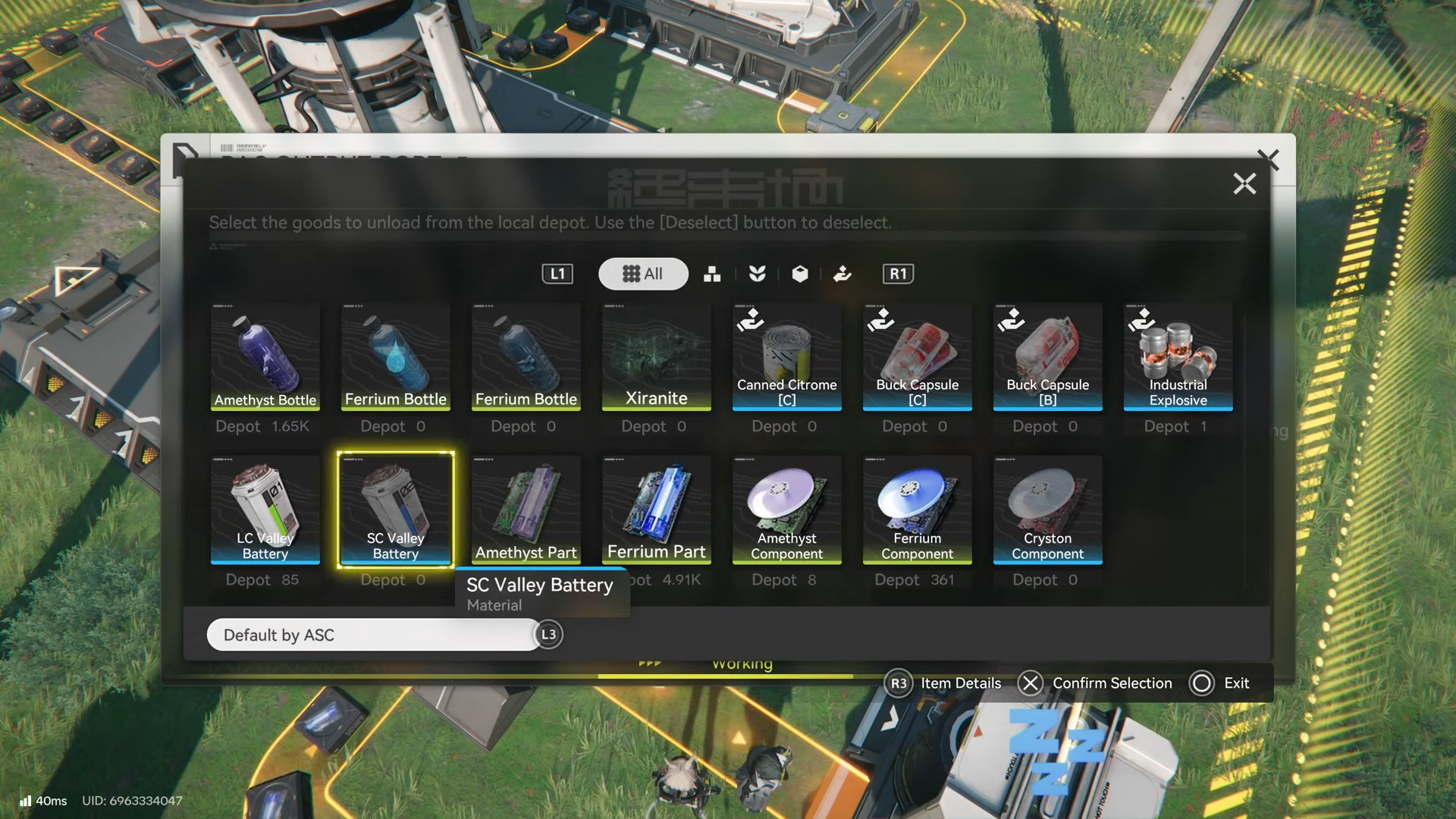Choose the Industrial Explosive tile
1456x819 pixels.
click(1178, 357)
